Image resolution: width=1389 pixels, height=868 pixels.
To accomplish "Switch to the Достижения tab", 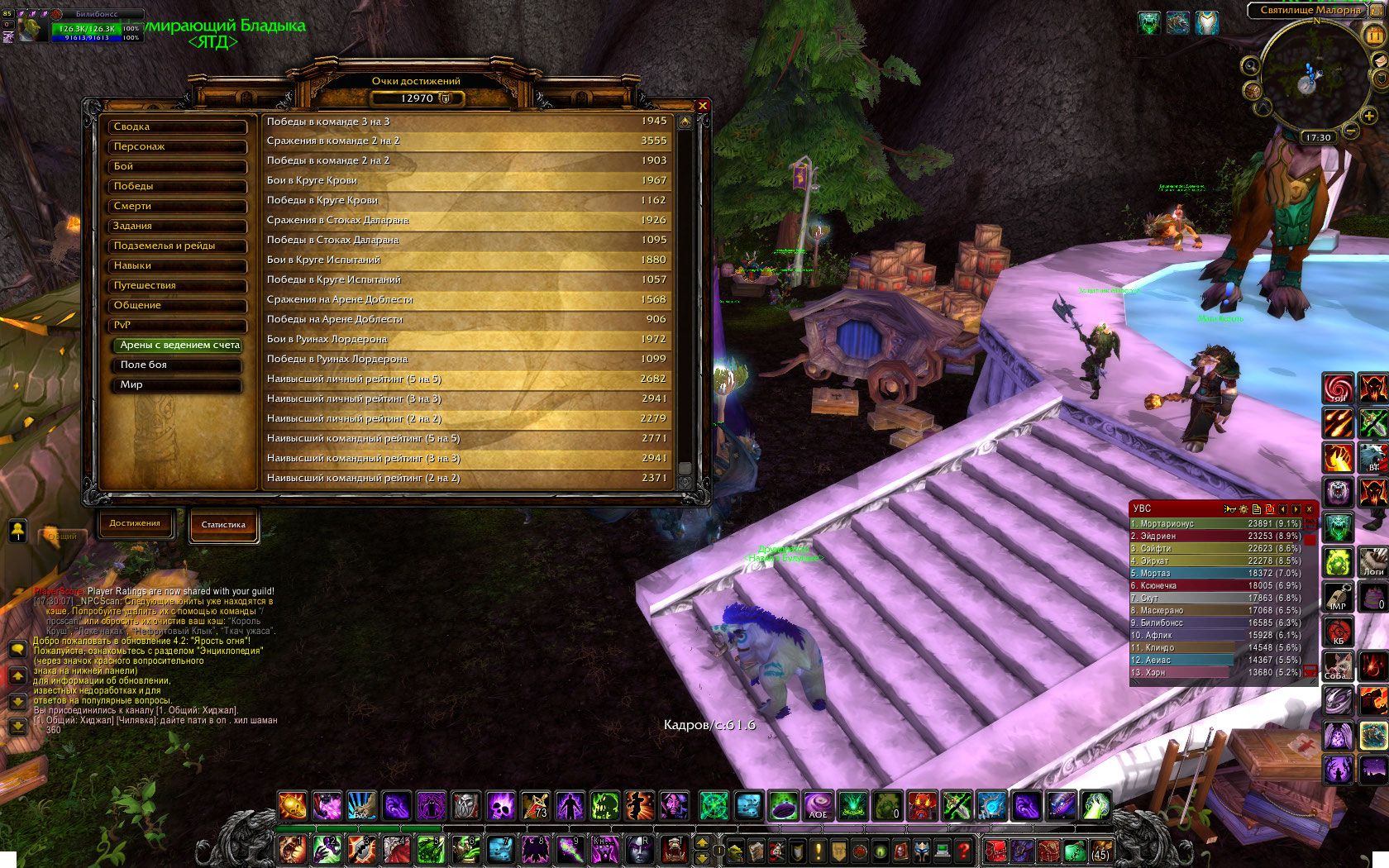I will (x=135, y=523).
